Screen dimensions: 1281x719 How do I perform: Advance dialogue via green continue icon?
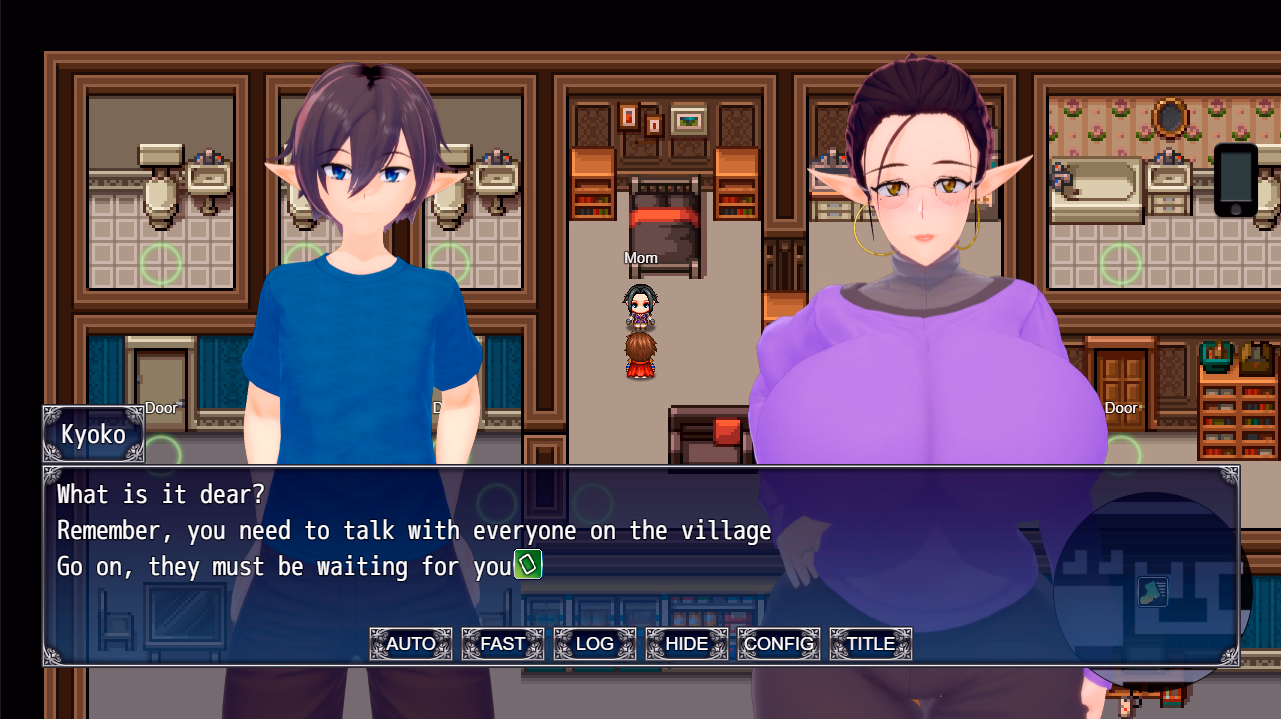tap(528, 565)
